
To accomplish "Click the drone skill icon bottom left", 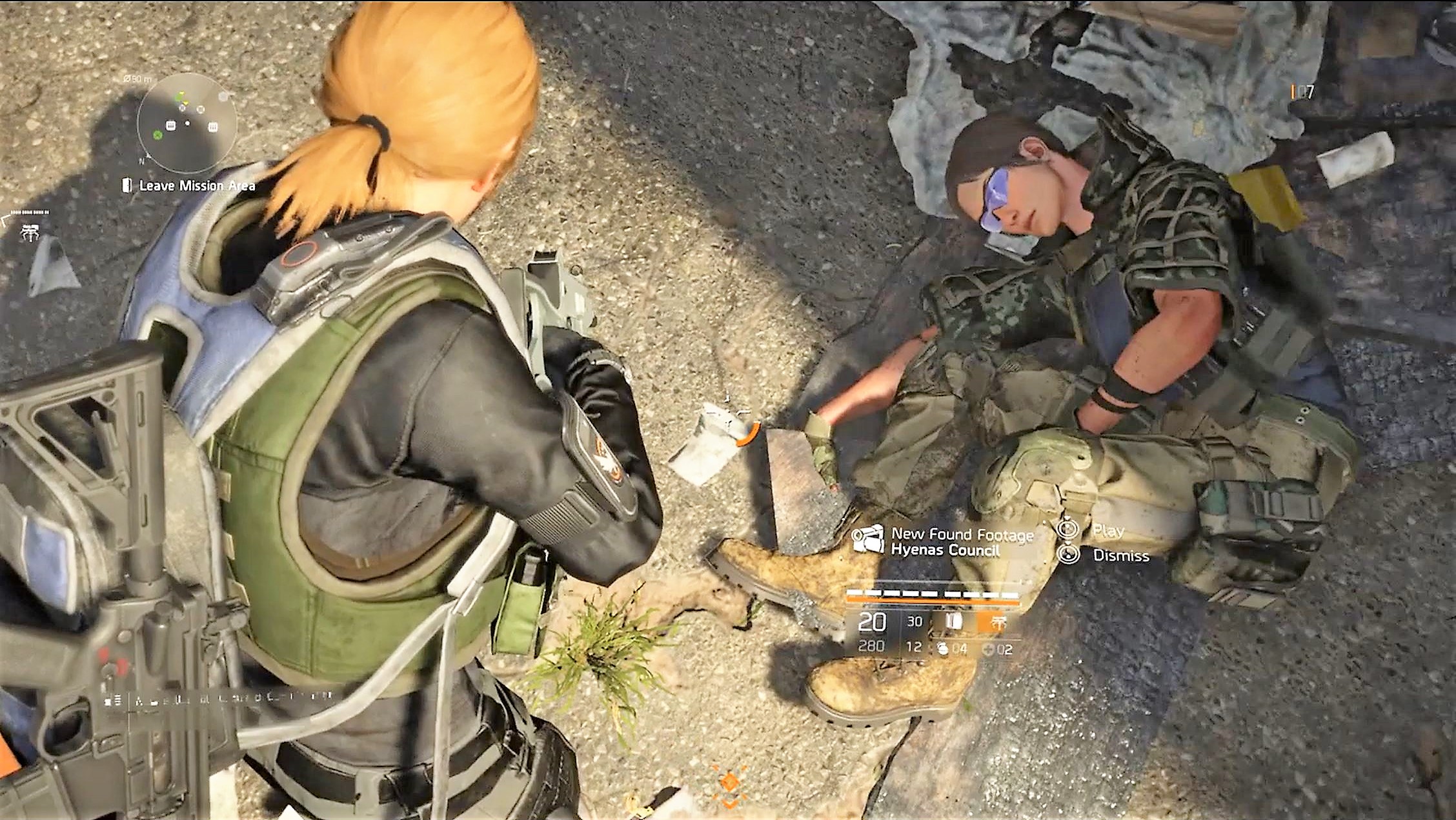I will click(x=30, y=232).
